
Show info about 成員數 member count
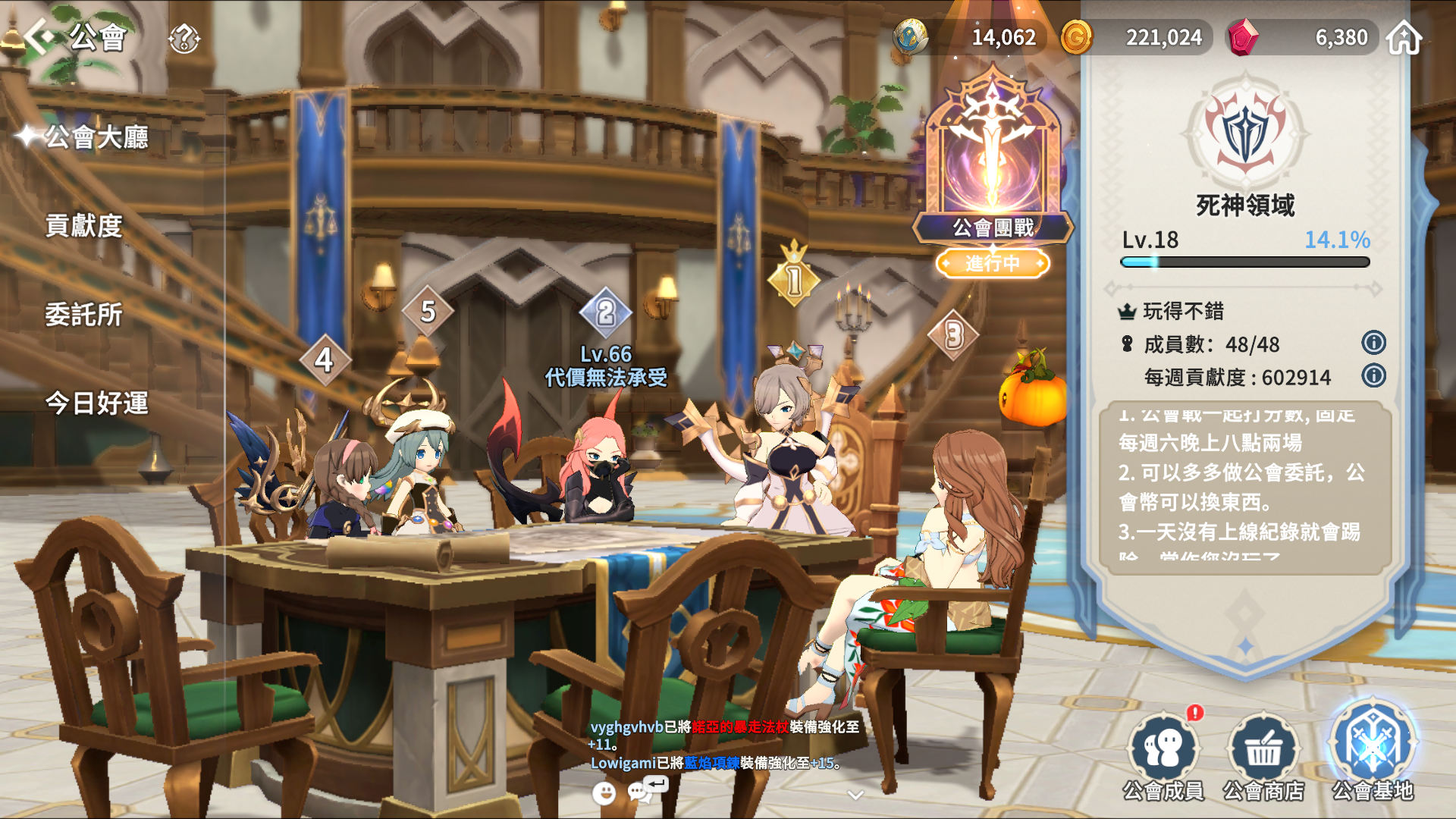point(1373,343)
